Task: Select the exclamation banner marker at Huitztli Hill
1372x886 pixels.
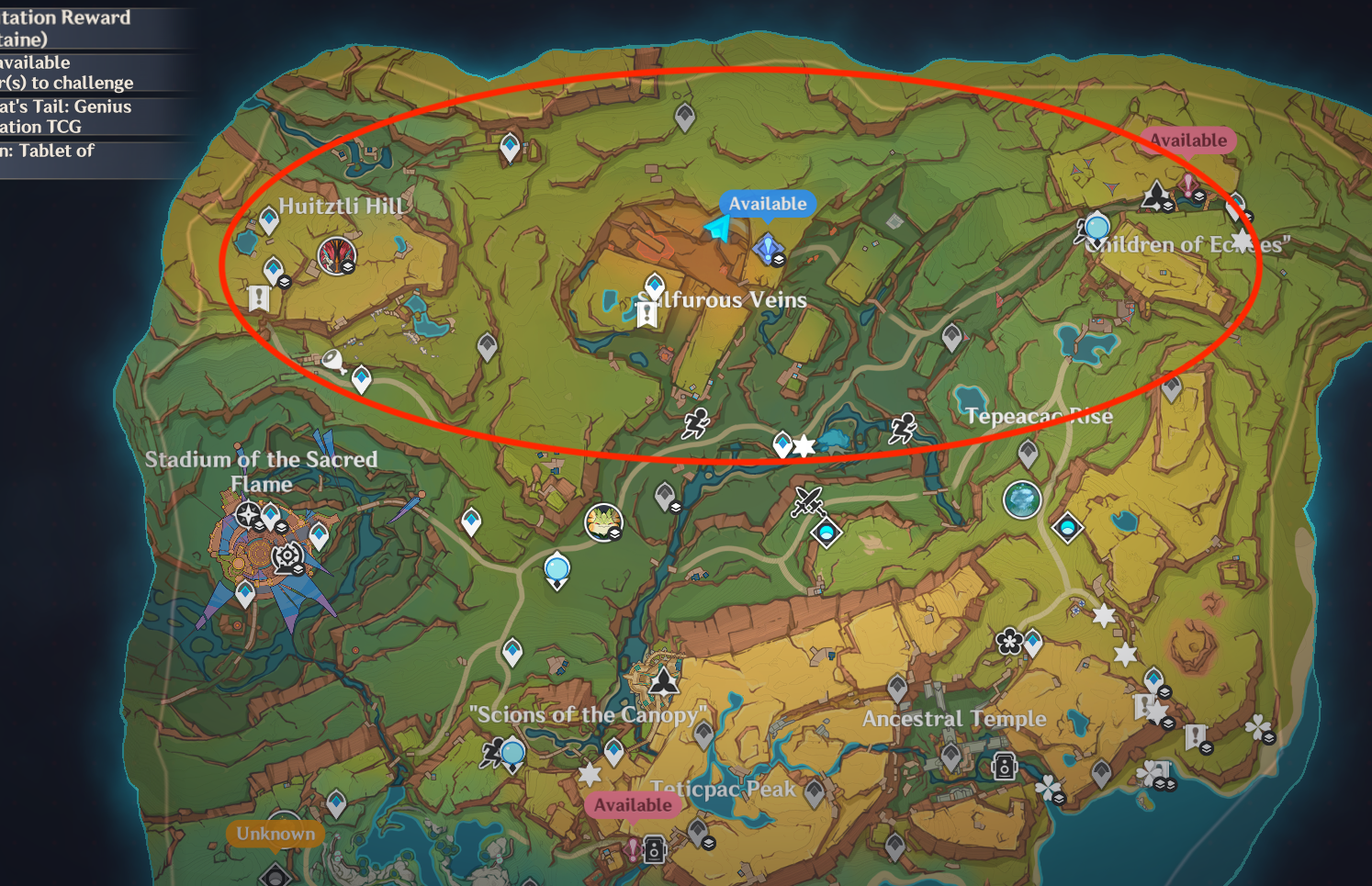Action: tap(259, 297)
